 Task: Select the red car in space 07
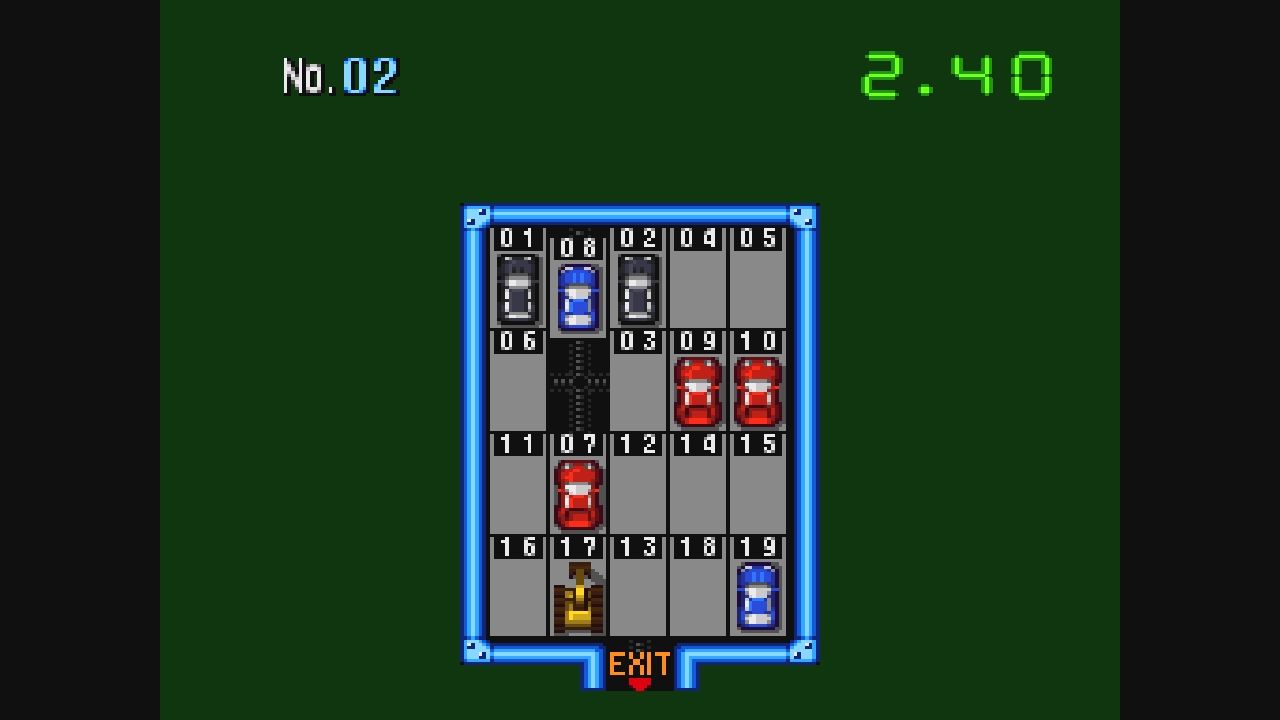577,495
